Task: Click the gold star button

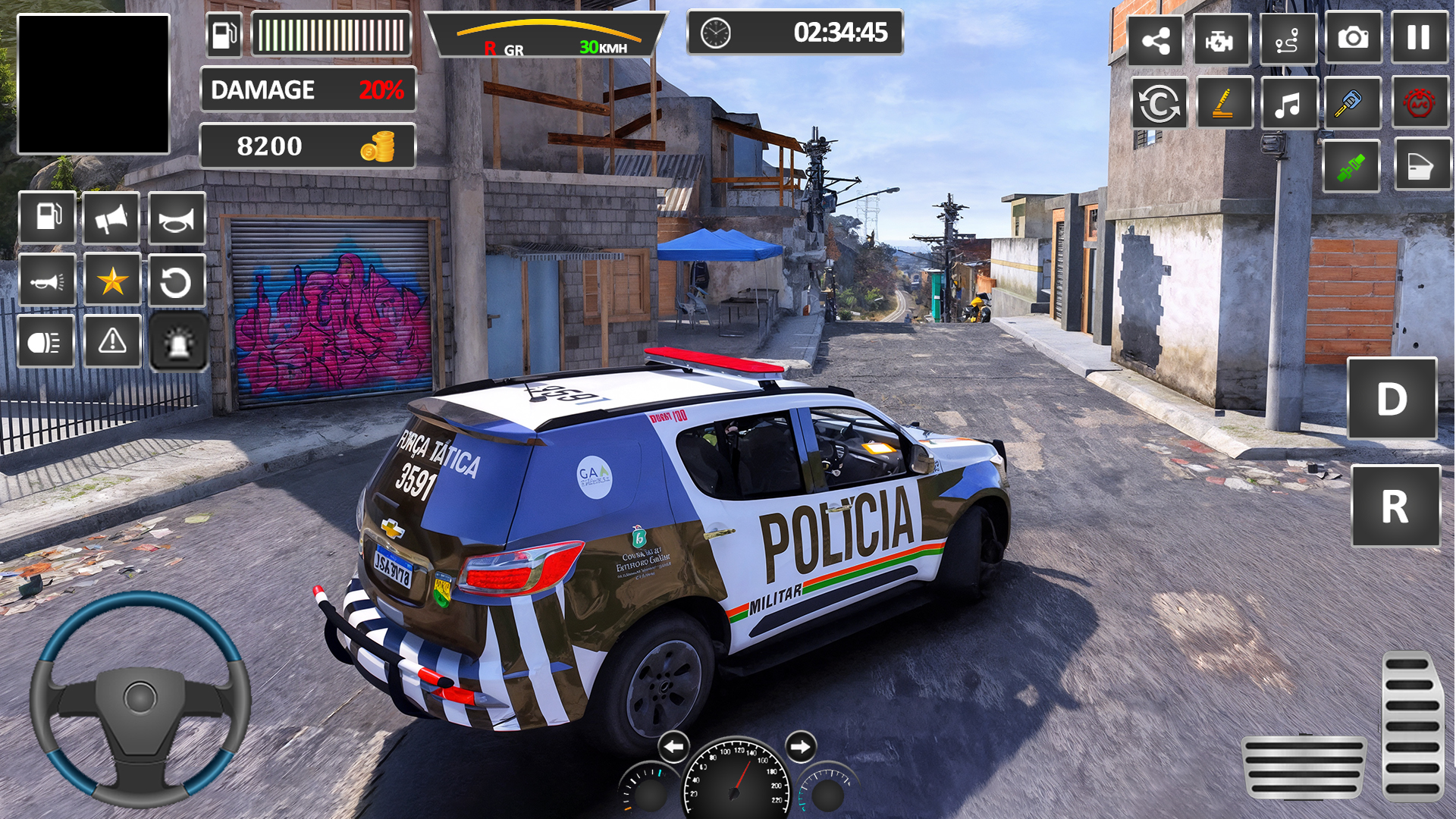Action: [x=112, y=281]
